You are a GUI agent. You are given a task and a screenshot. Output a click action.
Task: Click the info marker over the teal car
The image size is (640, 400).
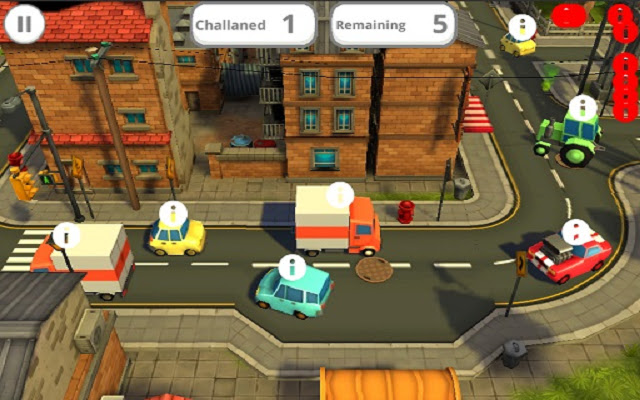tap(291, 266)
